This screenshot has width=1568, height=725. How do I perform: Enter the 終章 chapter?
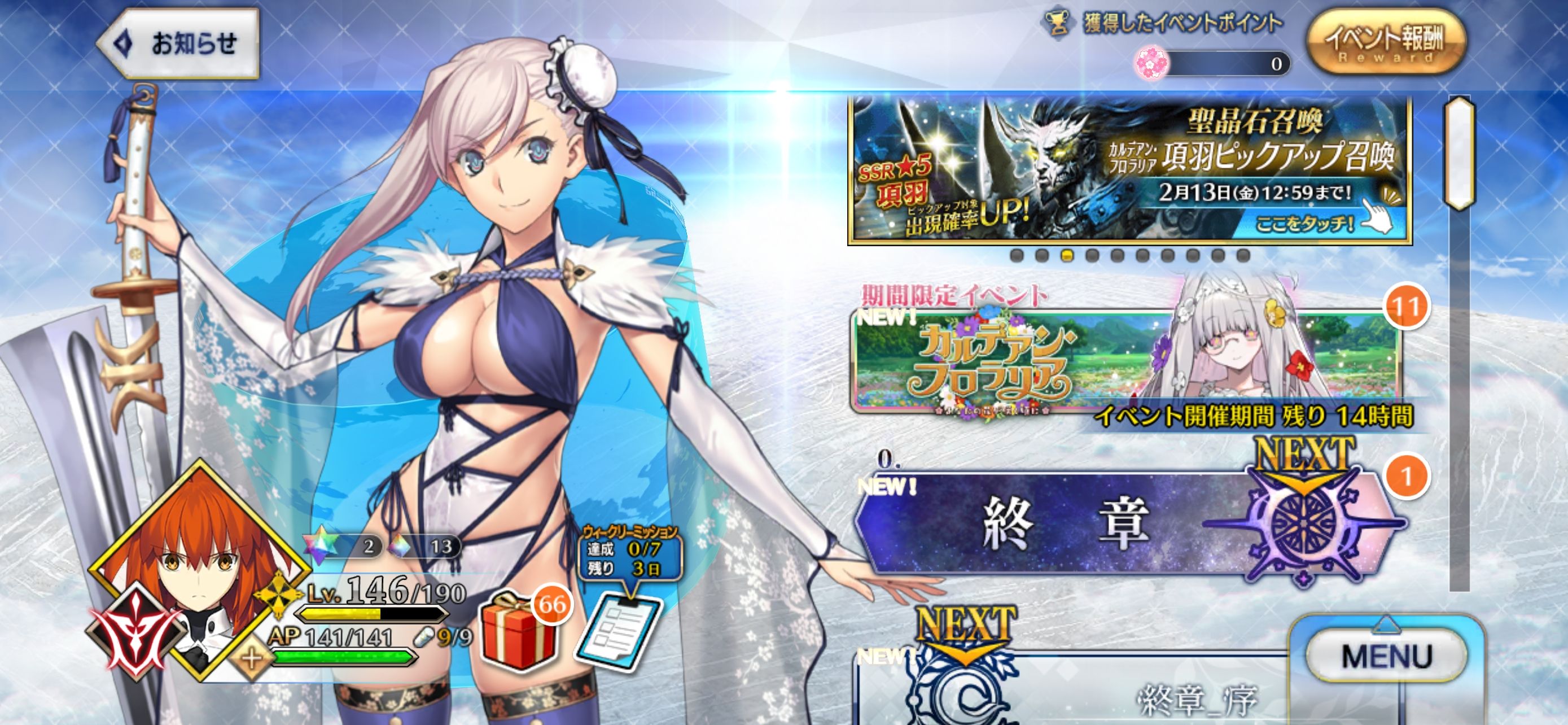1065,523
